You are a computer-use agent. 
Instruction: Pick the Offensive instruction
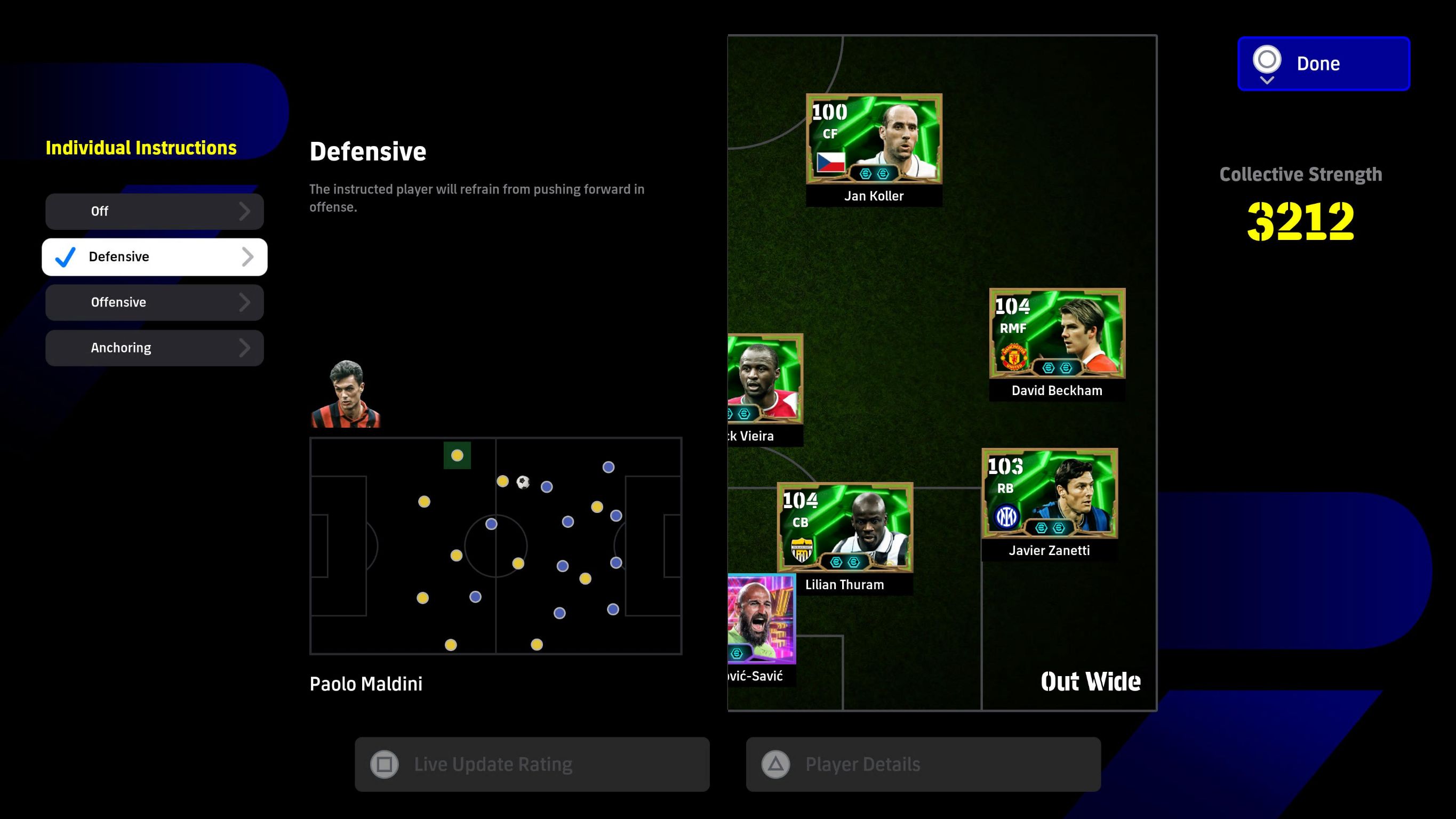(154, 302)
